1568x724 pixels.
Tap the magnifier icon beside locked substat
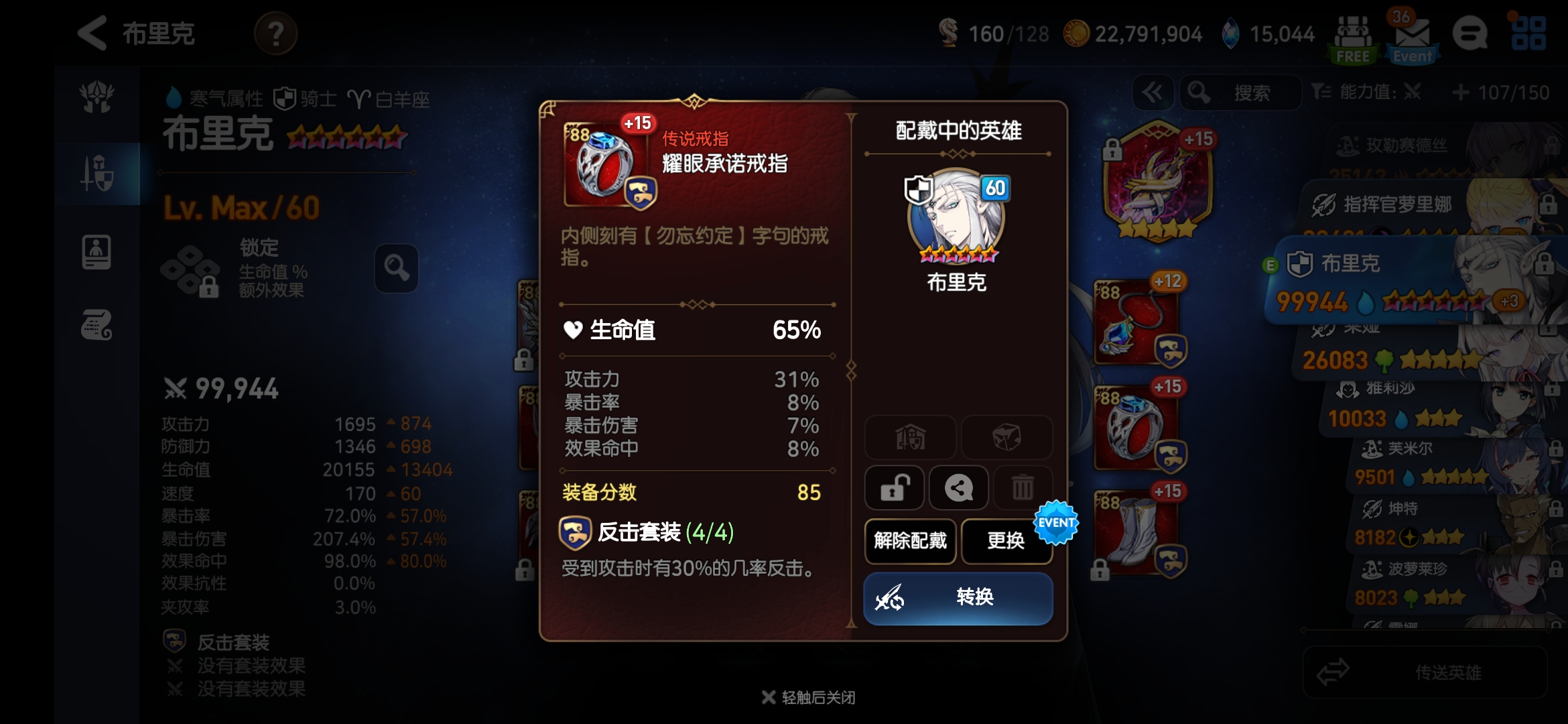(395, 269)
